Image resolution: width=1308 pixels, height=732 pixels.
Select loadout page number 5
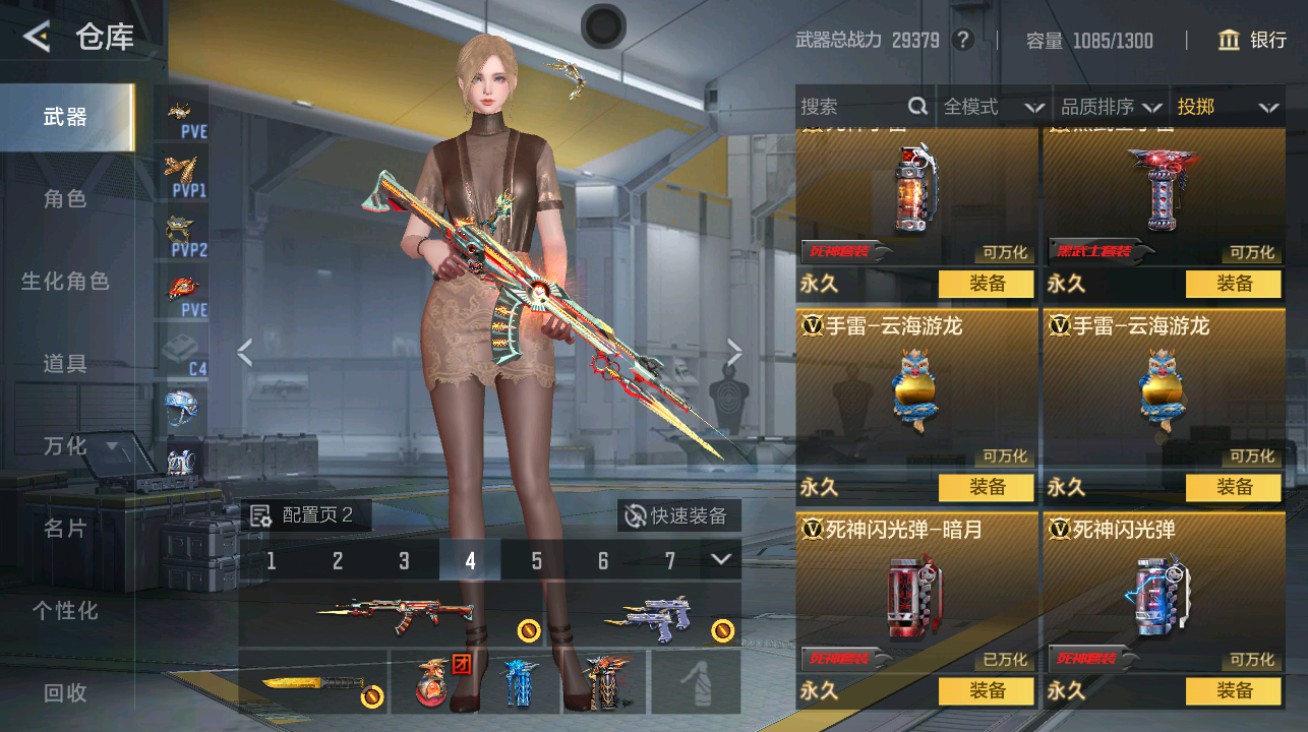tap(536, 563)
